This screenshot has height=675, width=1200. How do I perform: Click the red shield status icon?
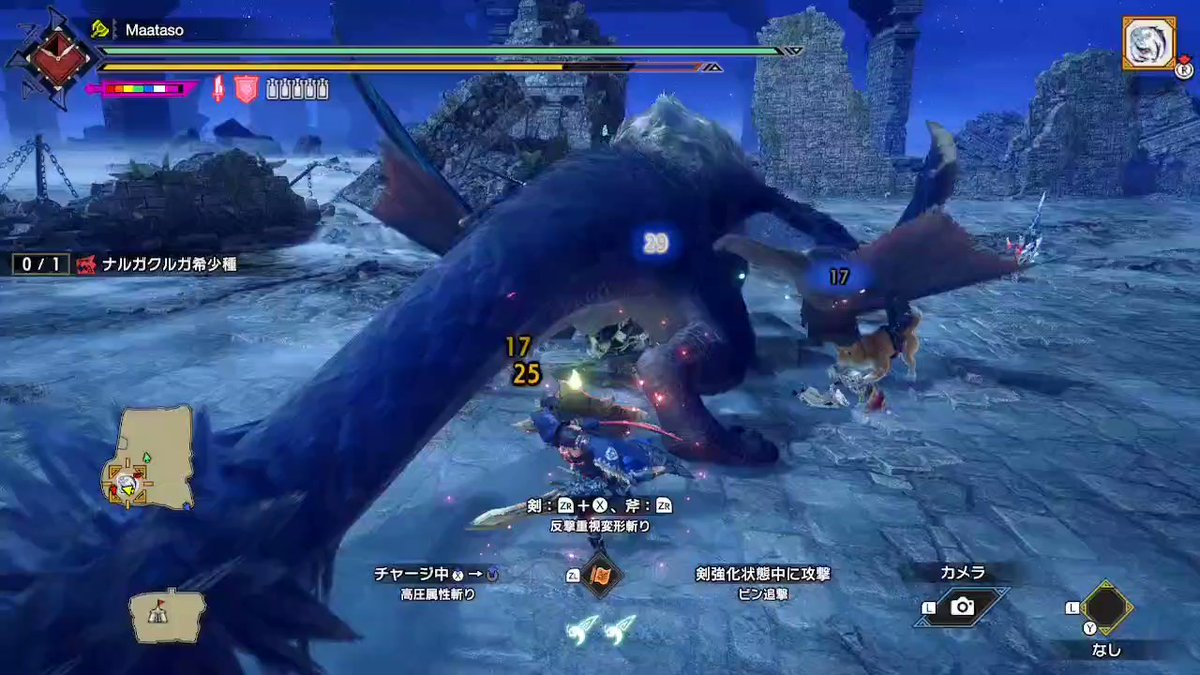click(246, 90)
